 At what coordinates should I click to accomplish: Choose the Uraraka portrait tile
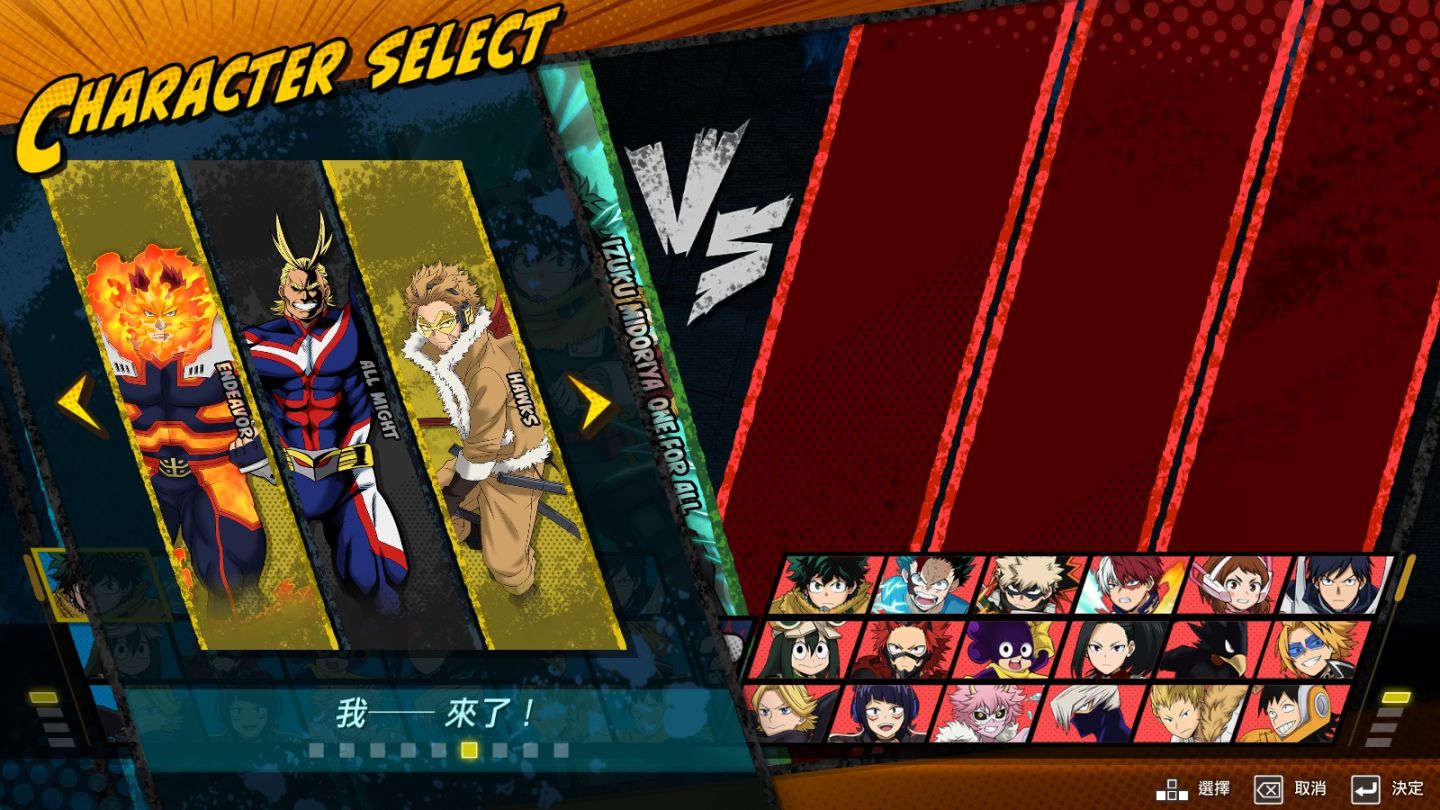(x=1236, y=585)
